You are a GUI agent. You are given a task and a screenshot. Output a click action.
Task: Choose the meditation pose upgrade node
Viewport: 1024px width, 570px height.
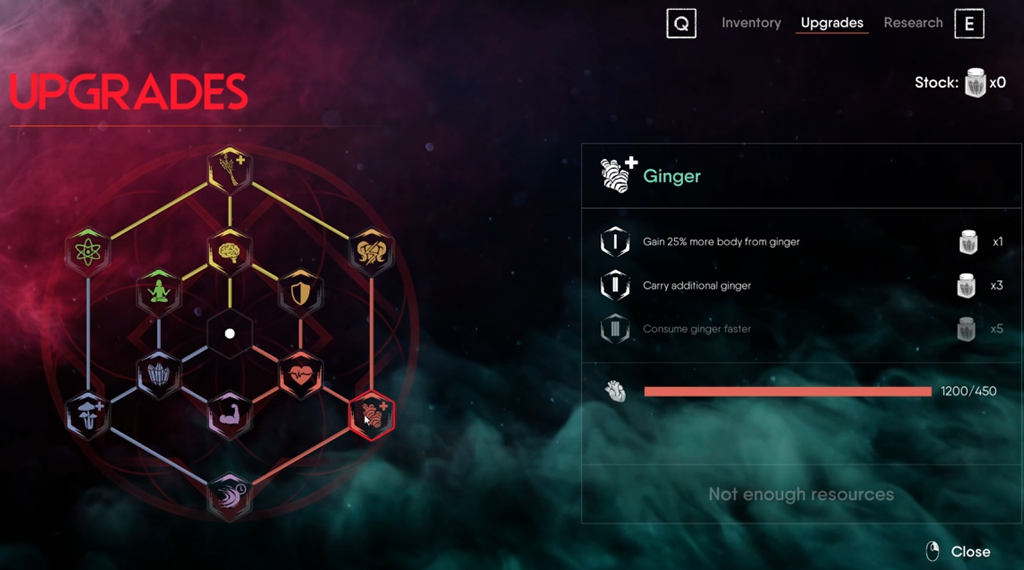[x=158, y=292]
